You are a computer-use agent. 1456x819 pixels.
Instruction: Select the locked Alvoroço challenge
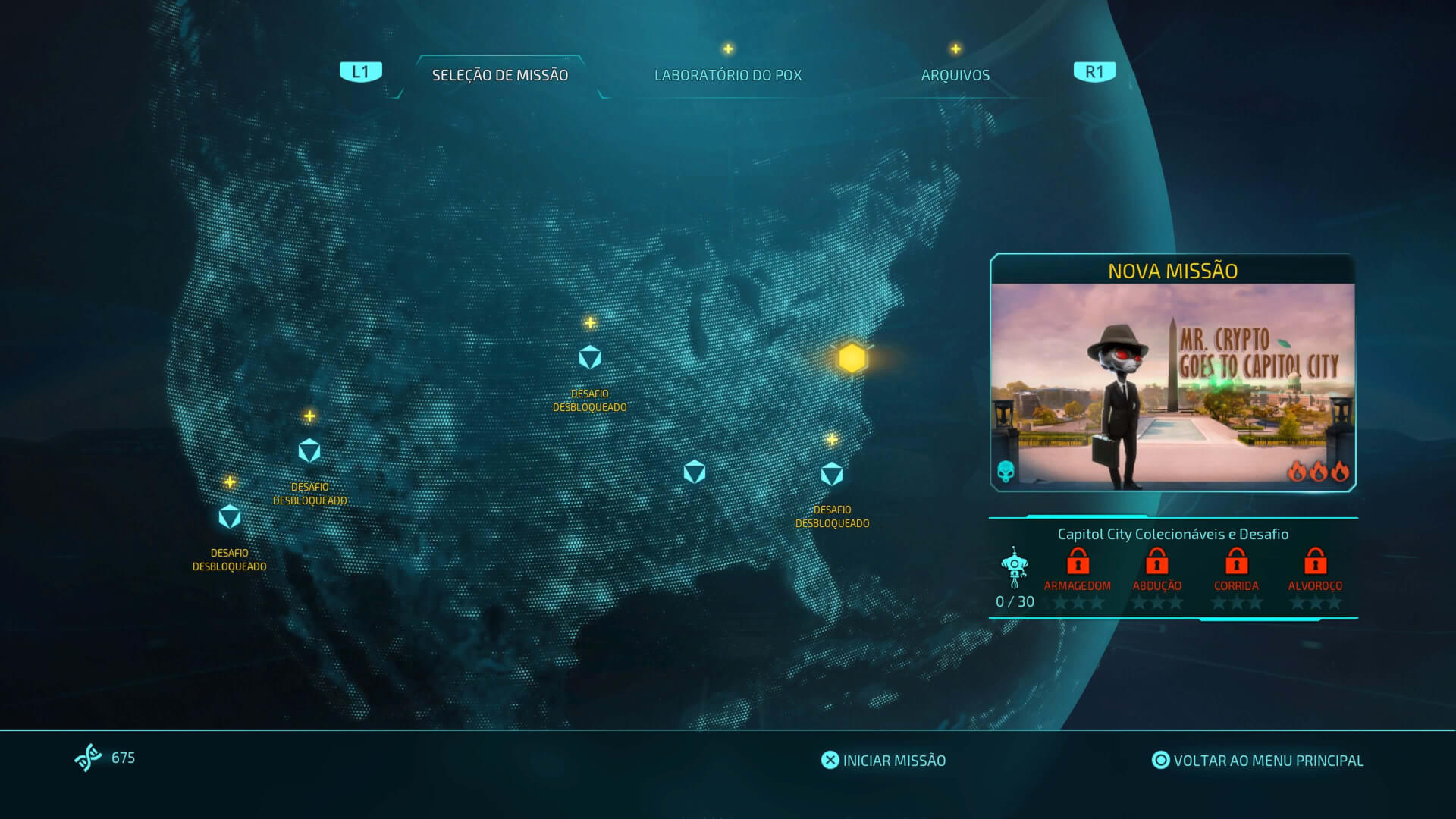pyautogui.click(x=1315, y=563)
